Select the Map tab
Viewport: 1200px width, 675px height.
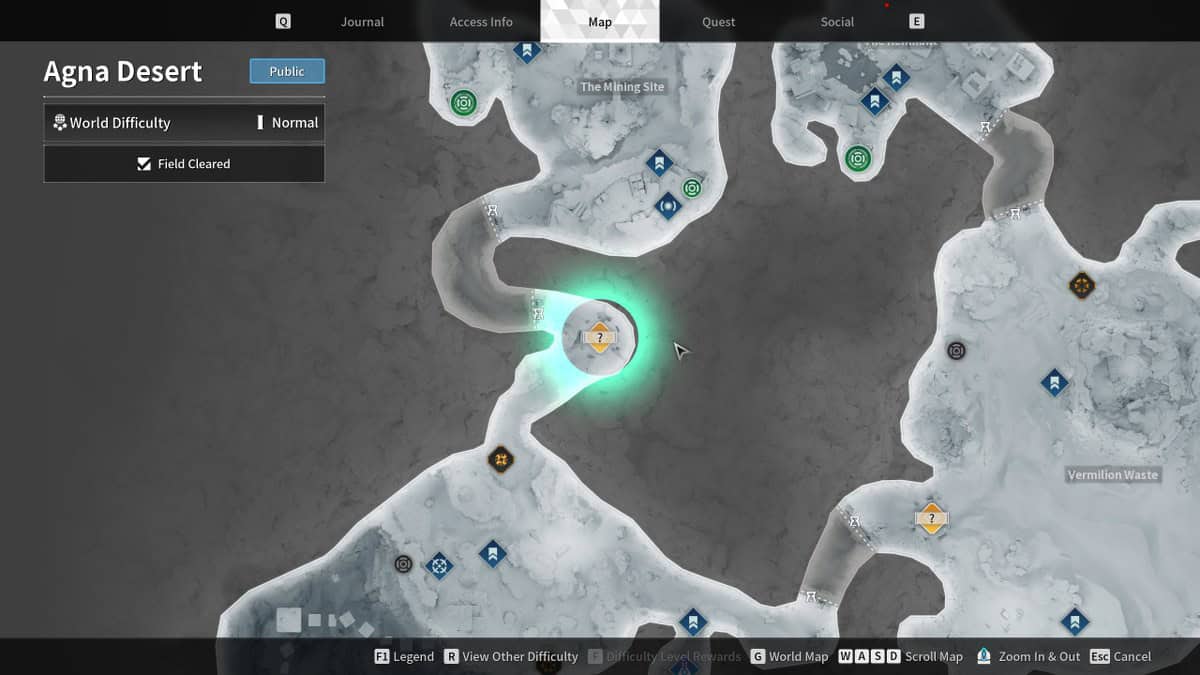click(600, 22)
